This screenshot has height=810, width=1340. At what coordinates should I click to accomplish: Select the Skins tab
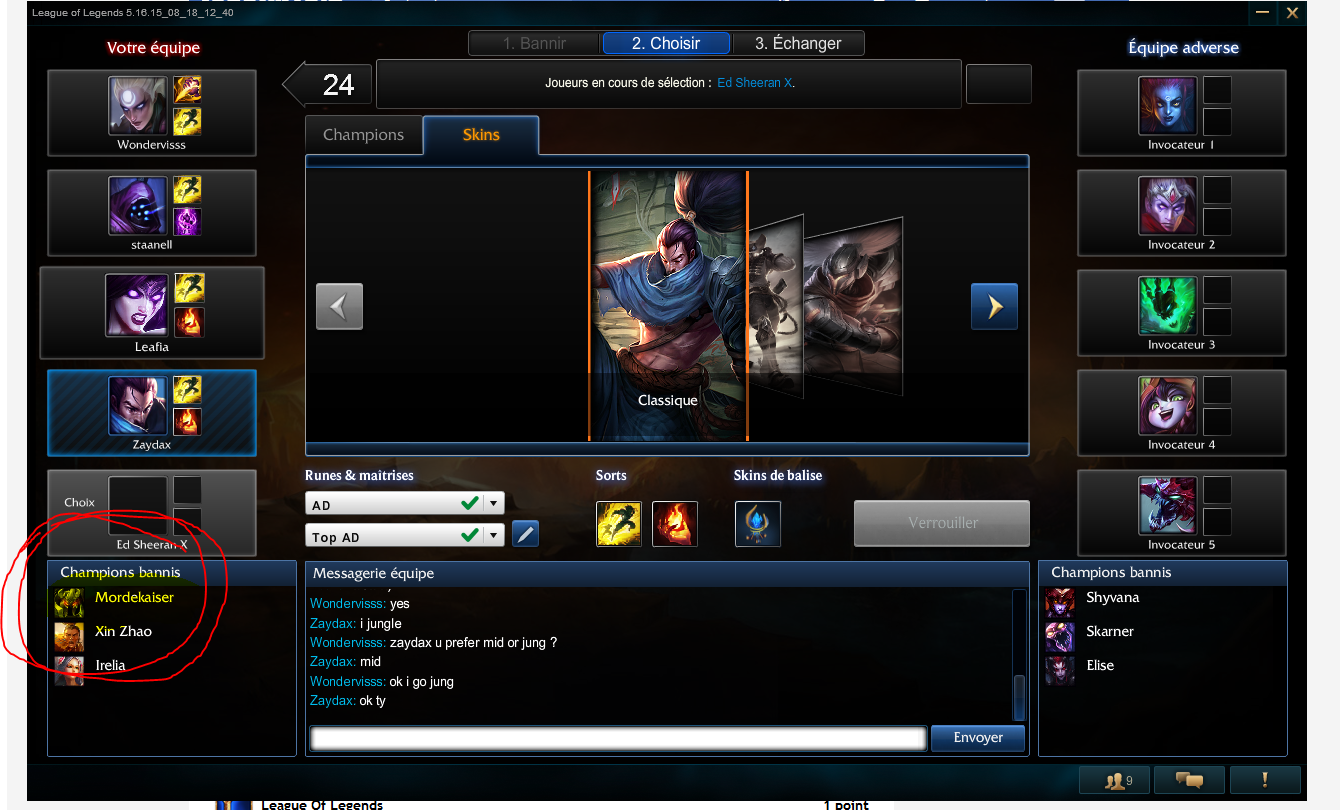pyautogui.click(x=481, y=135)
